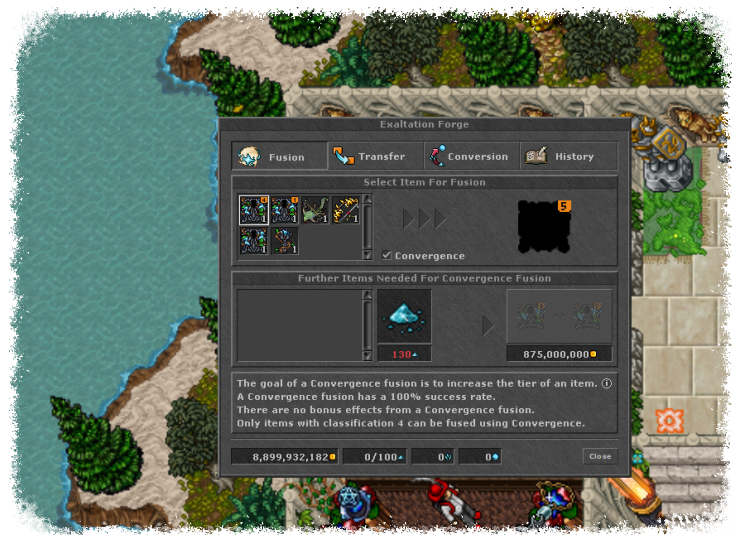Viewport: 740px width, 544px height.
Task: Show the History tab
Action: 565,156
